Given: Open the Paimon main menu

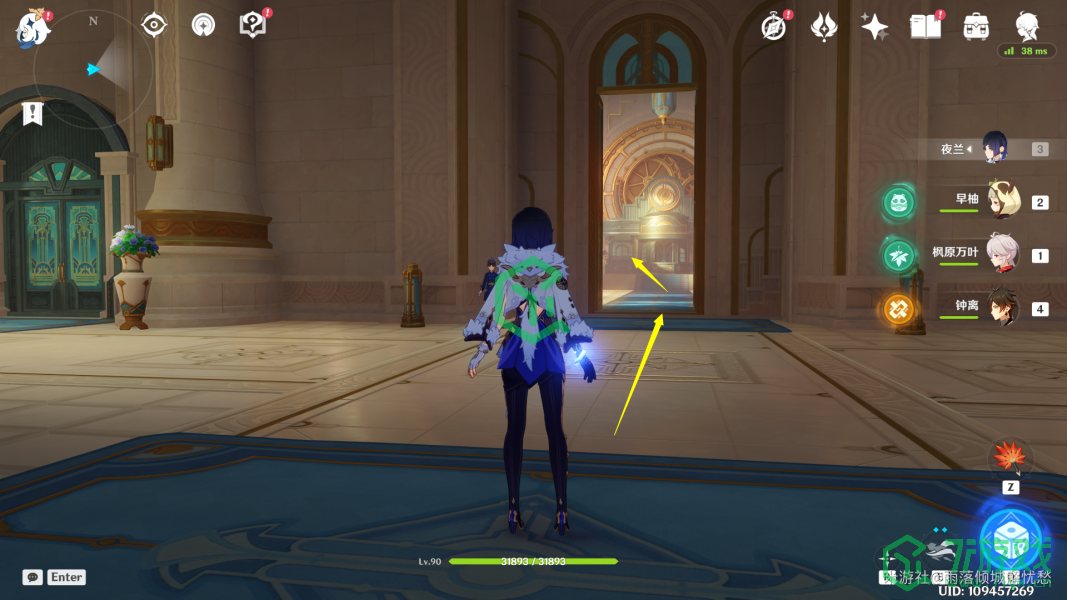Looking at the screenshot, I should 33,27.
